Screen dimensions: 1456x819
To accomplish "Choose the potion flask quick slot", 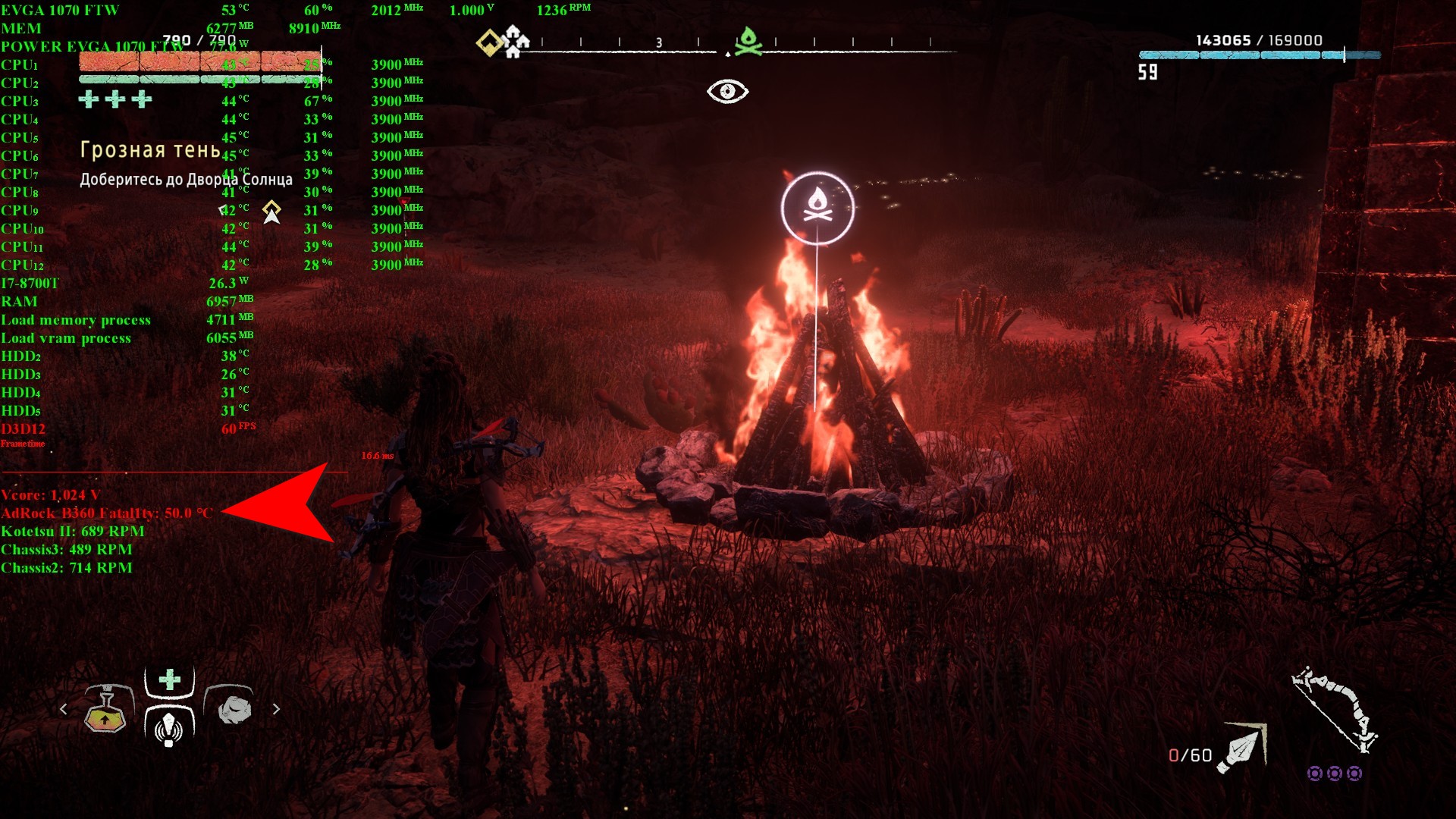I will 106,710.
